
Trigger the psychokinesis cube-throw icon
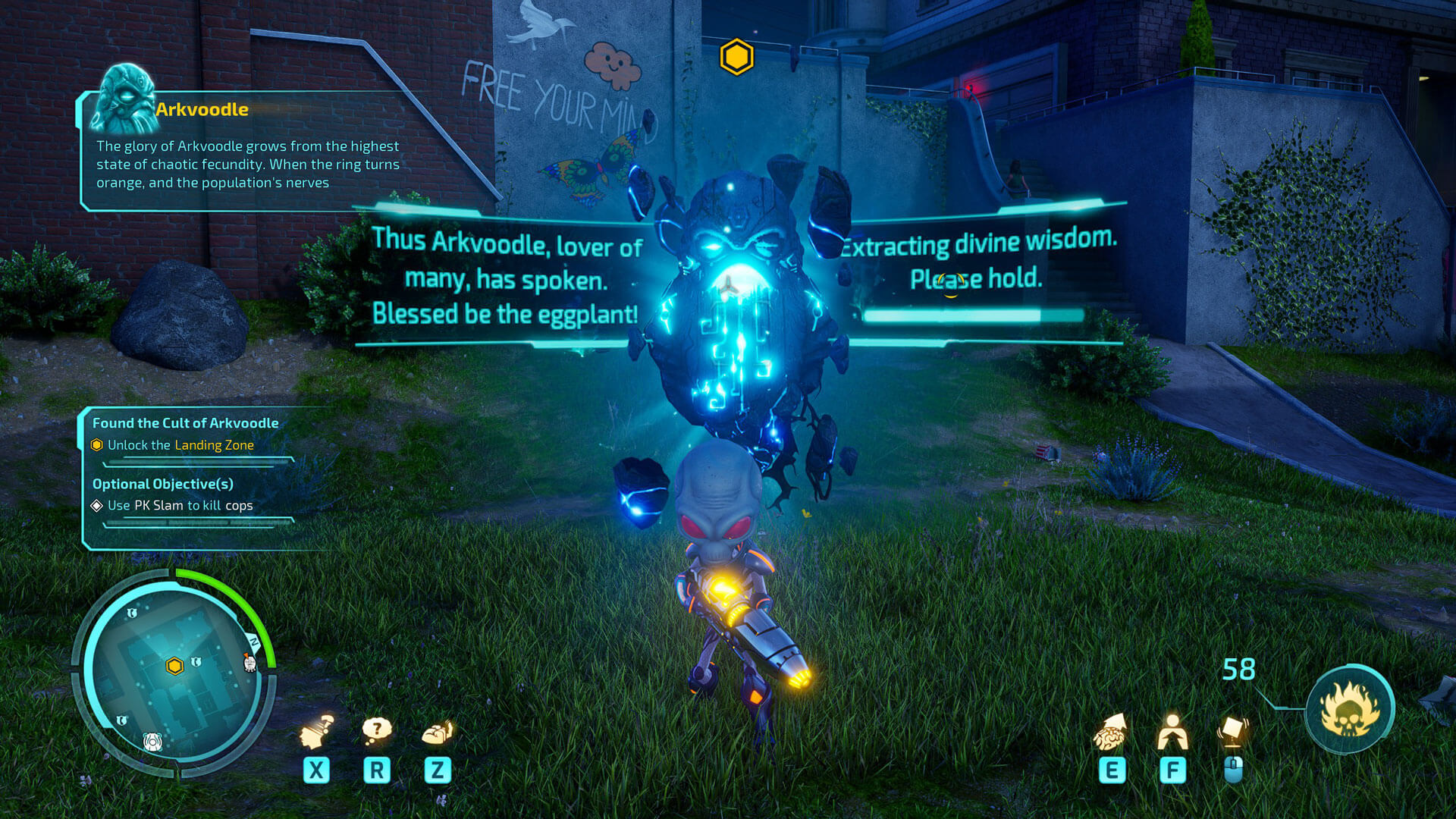coord(1233,731)
